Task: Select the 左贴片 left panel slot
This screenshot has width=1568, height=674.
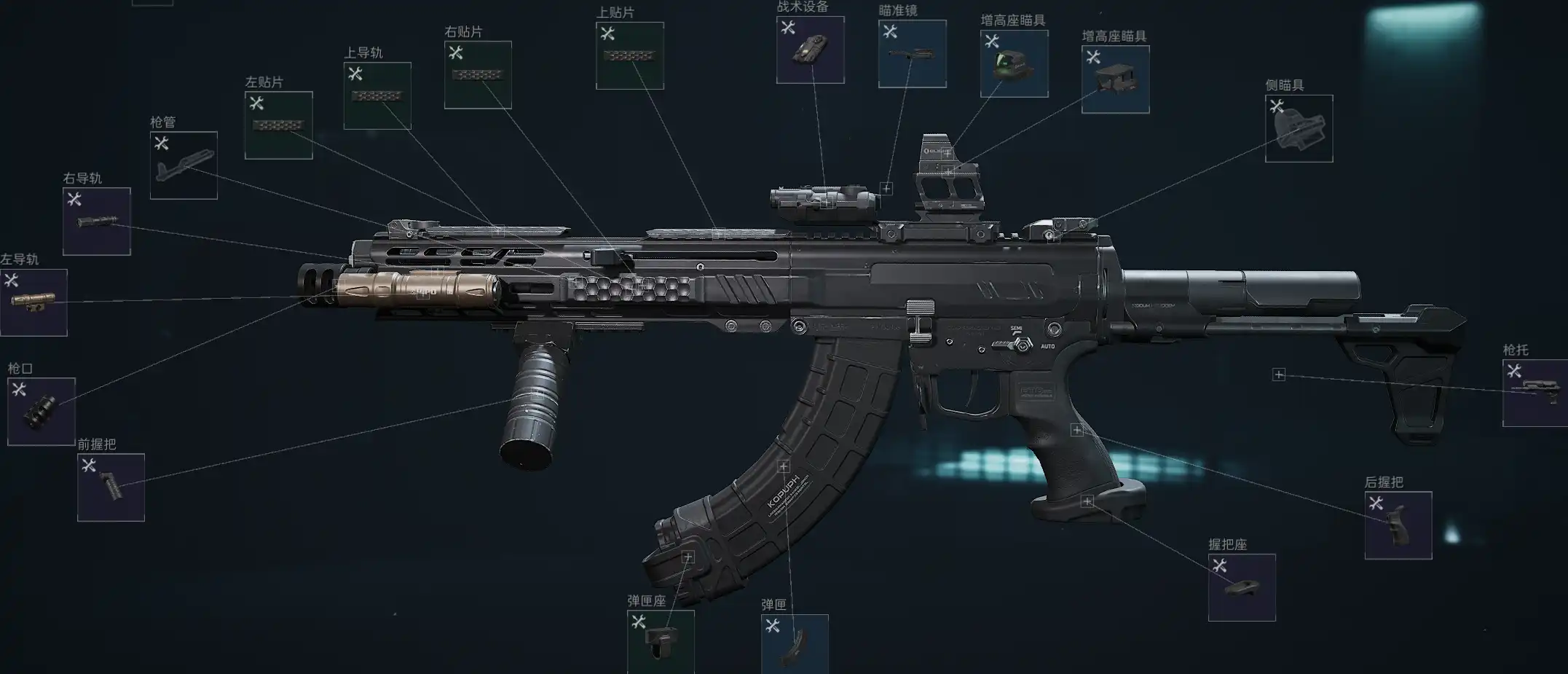Action: coord(279,125)
